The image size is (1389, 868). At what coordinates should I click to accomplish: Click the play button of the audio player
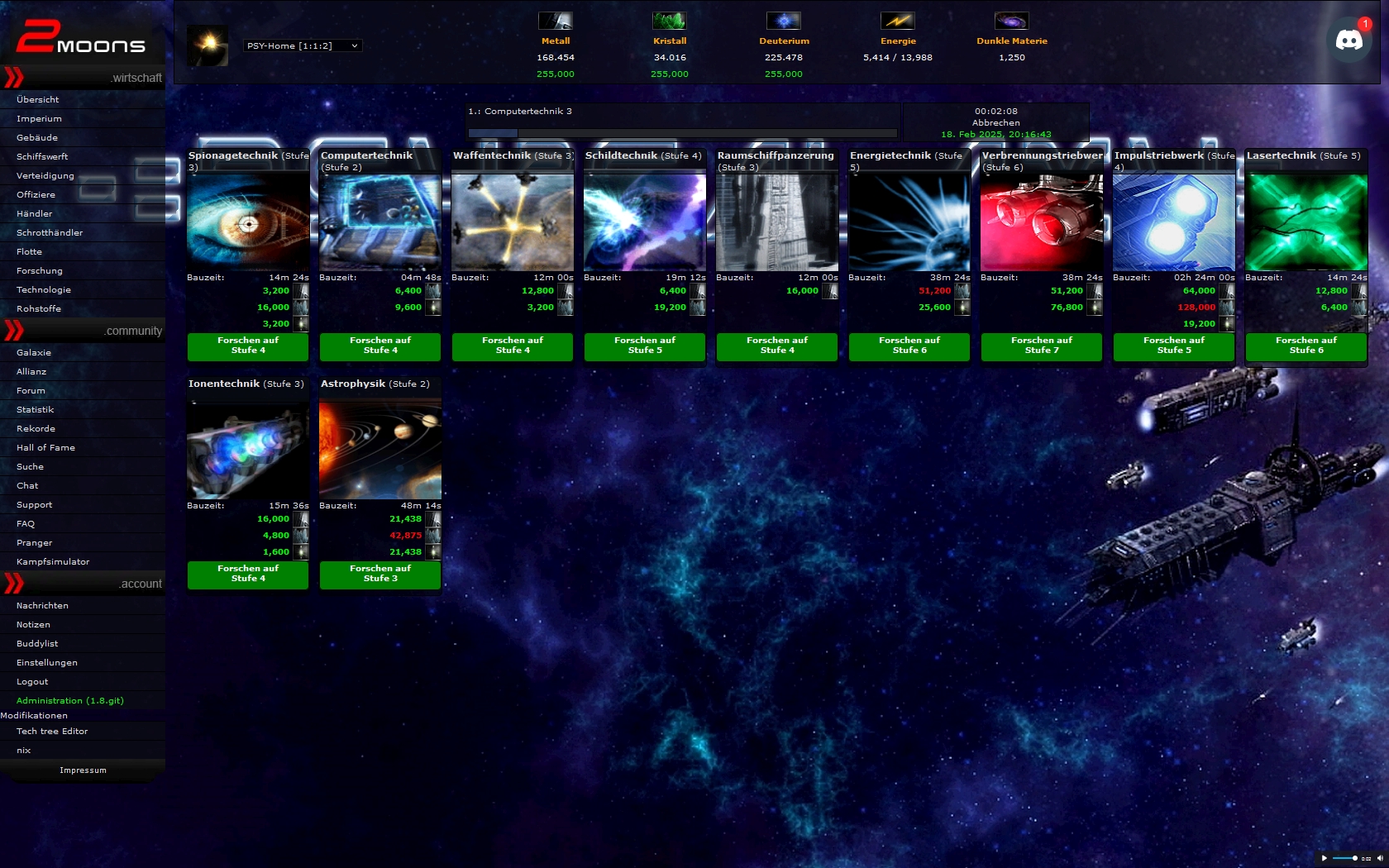point(1325,858)
